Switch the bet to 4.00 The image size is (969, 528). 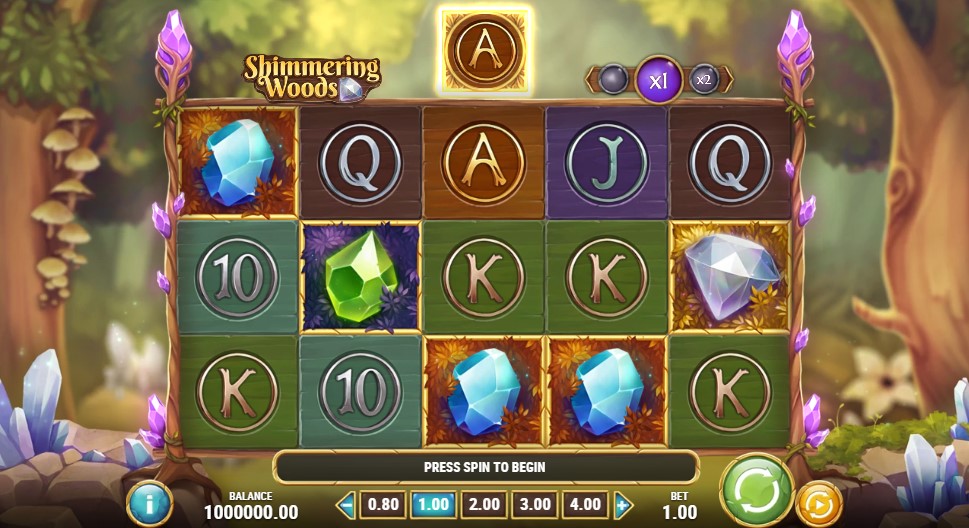point(585,505)
